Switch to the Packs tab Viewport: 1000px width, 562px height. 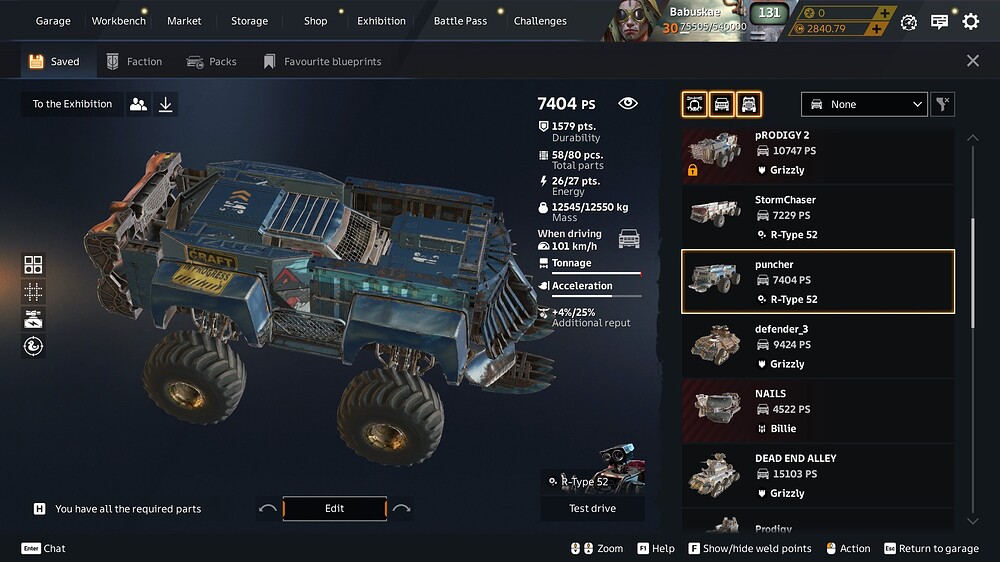click(x=212, y=62)
